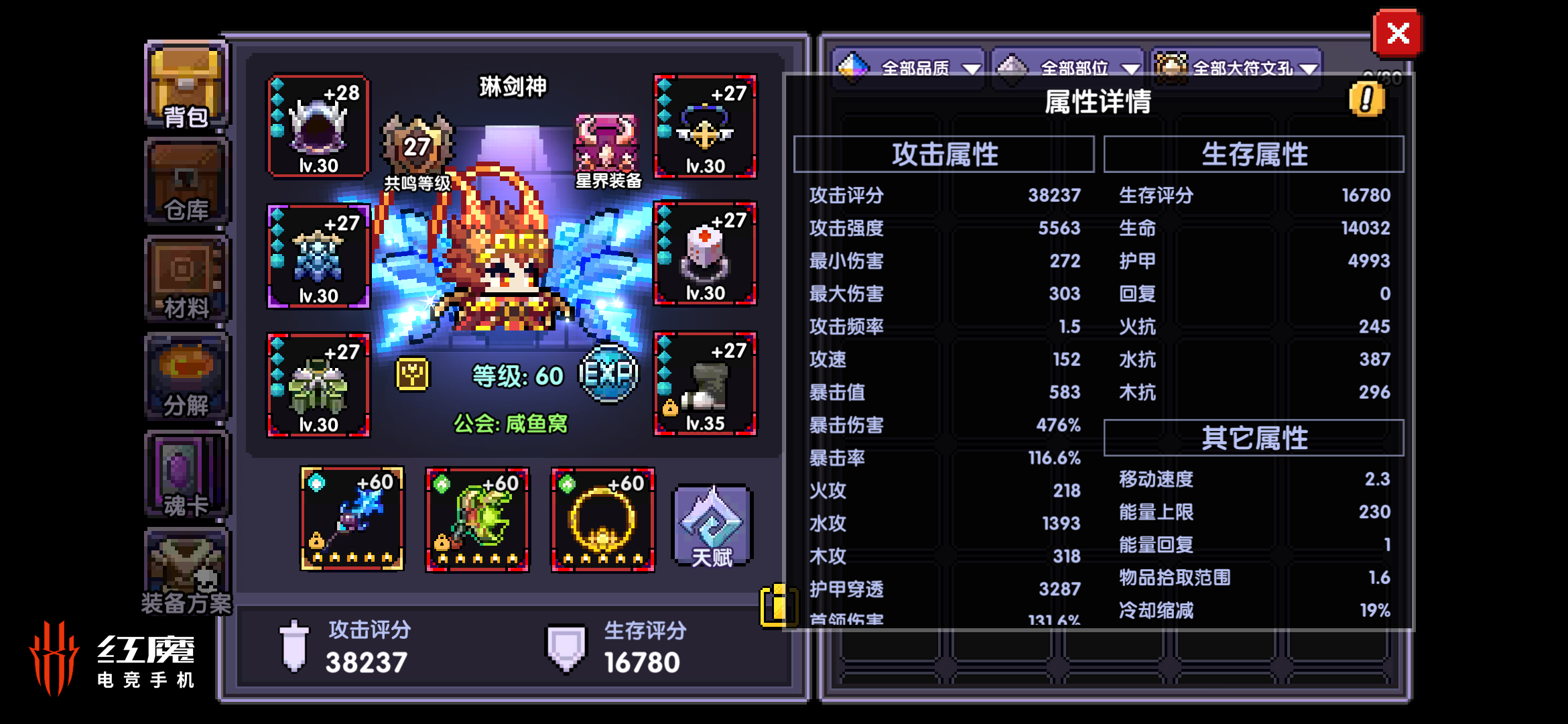The height and width of the screenshot is (724, 1568).
Task: Switch to the 生存属性 survival attributes section
Action: tap(1254, 153)
